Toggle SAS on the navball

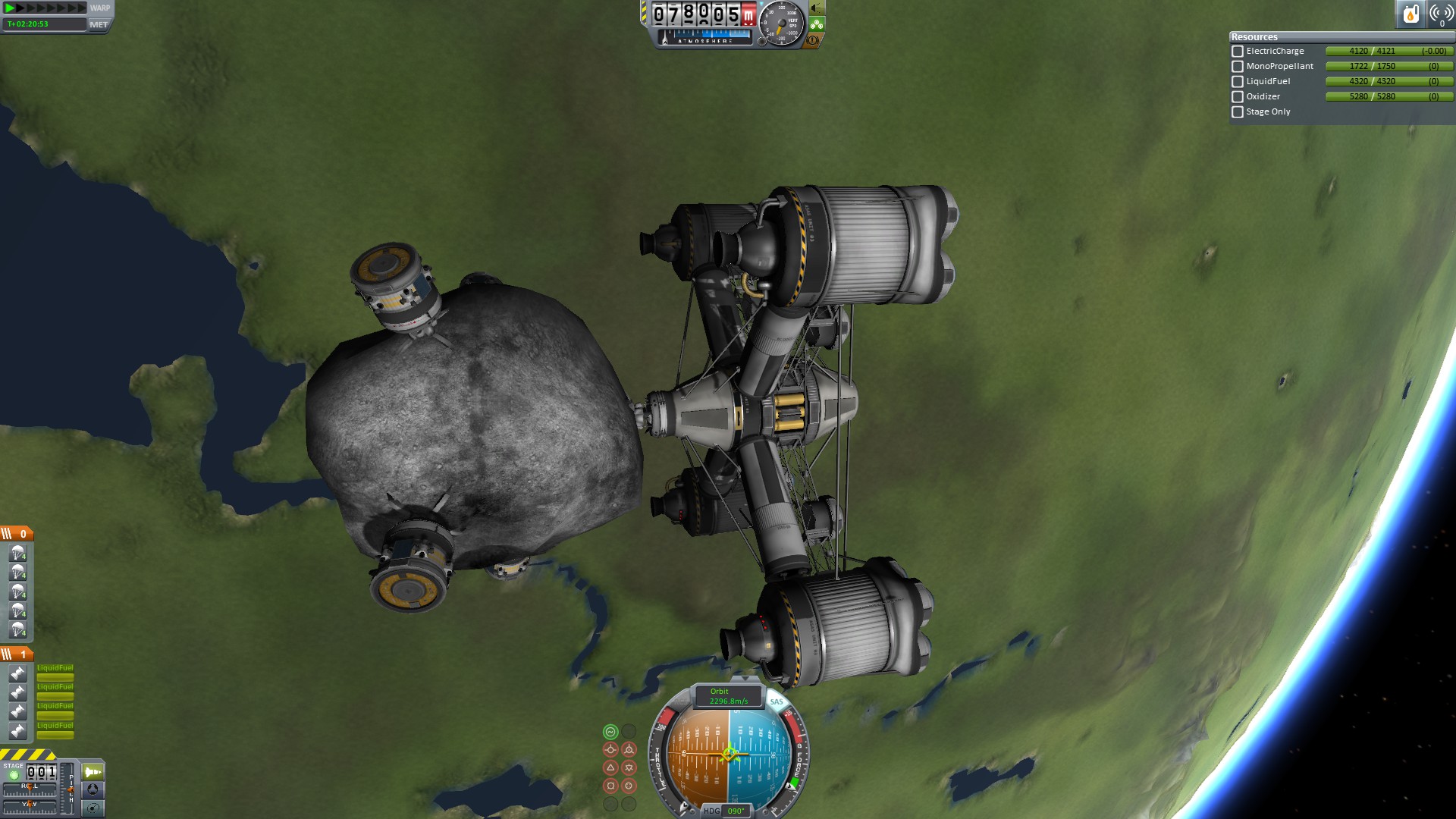point(777,701)
